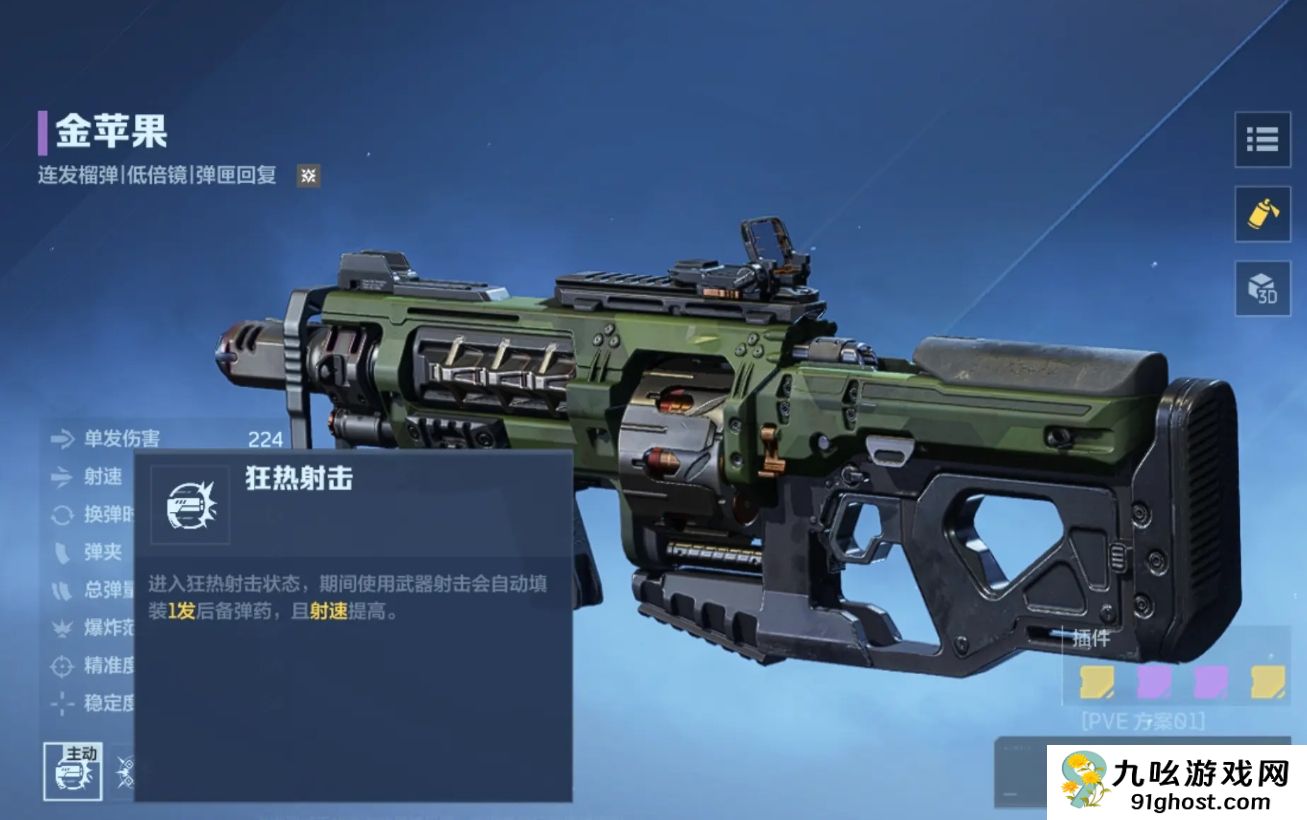
Task: Open the weapon list panel icon top right
Action: pos(1262,140)
